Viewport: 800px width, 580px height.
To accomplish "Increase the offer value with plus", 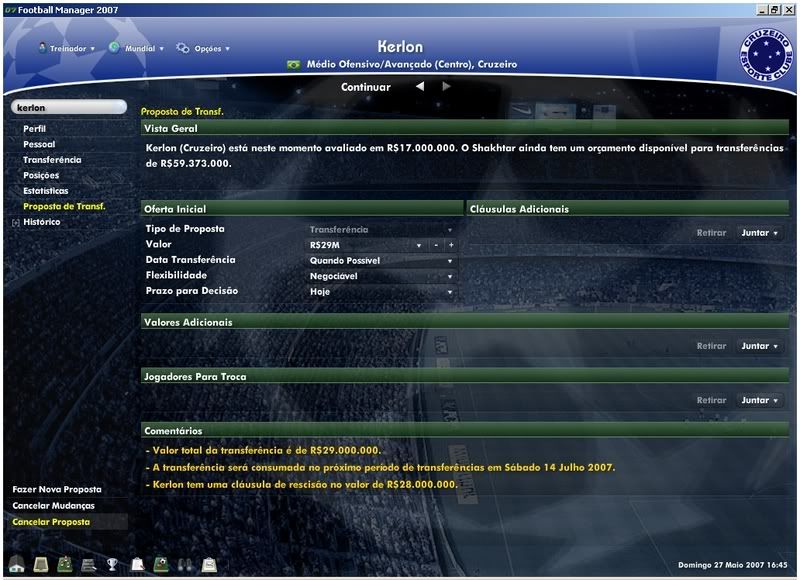I will (x=451, y=245).
